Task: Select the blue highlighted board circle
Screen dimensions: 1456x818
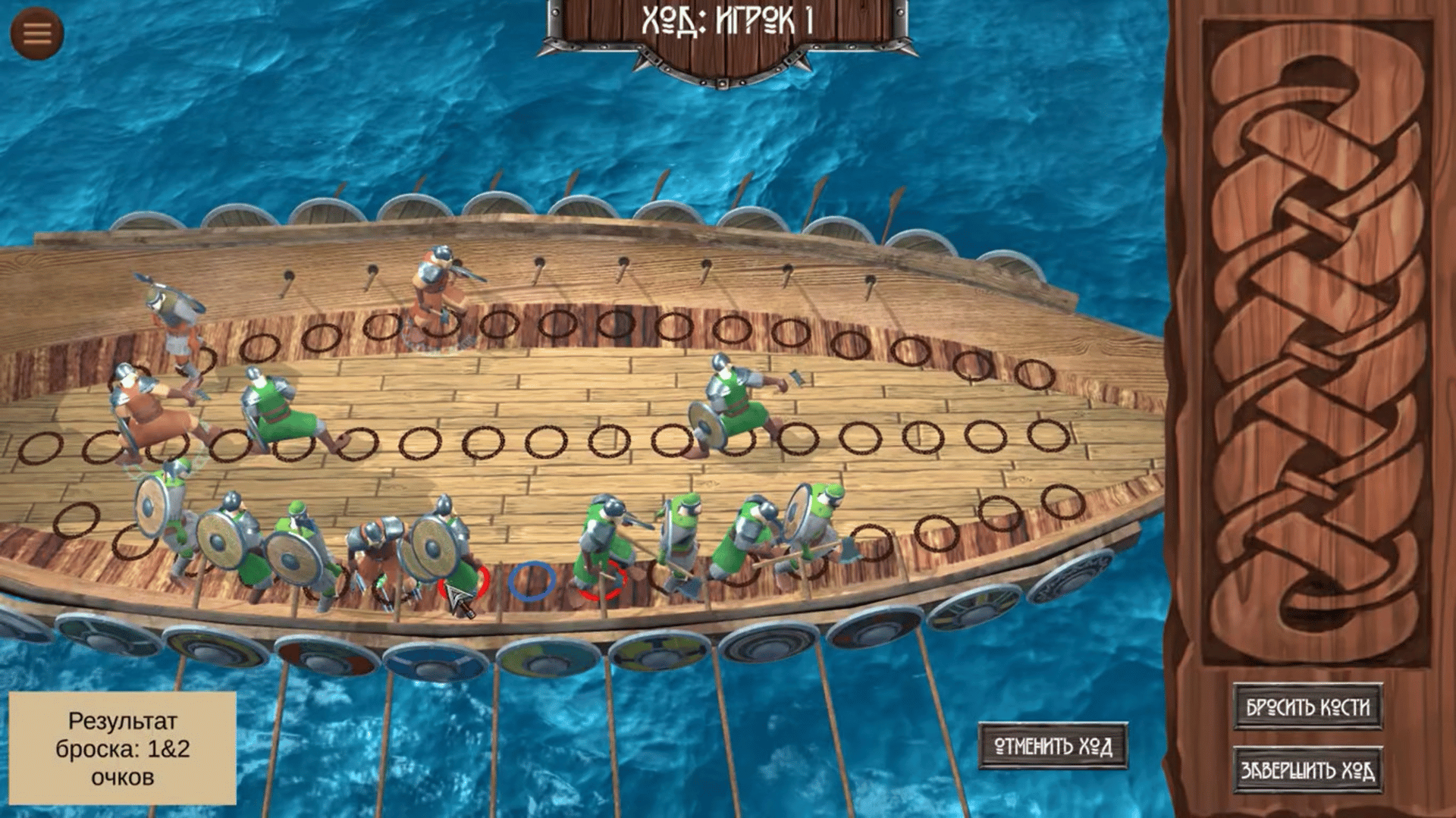Action: 532,581
